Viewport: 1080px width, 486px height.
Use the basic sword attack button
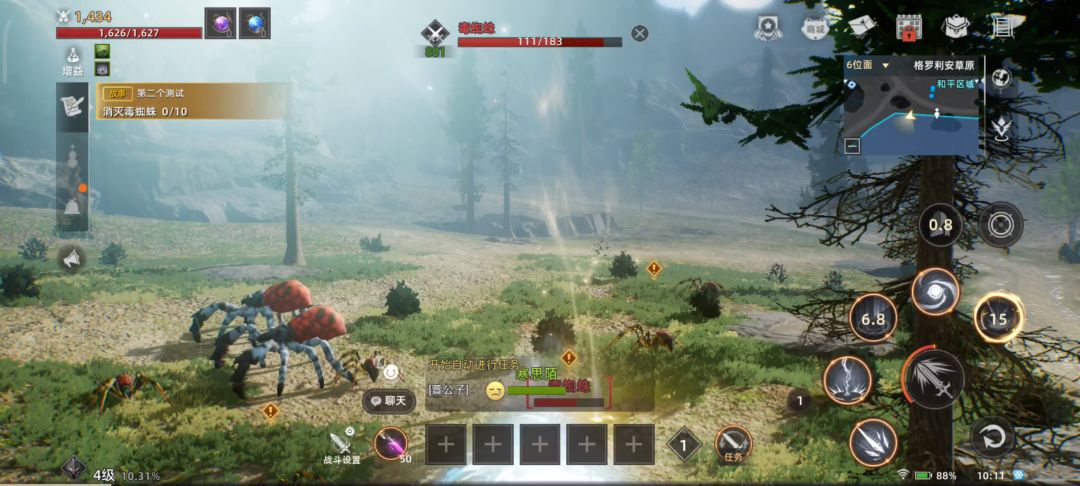click(x=934, y=381)
